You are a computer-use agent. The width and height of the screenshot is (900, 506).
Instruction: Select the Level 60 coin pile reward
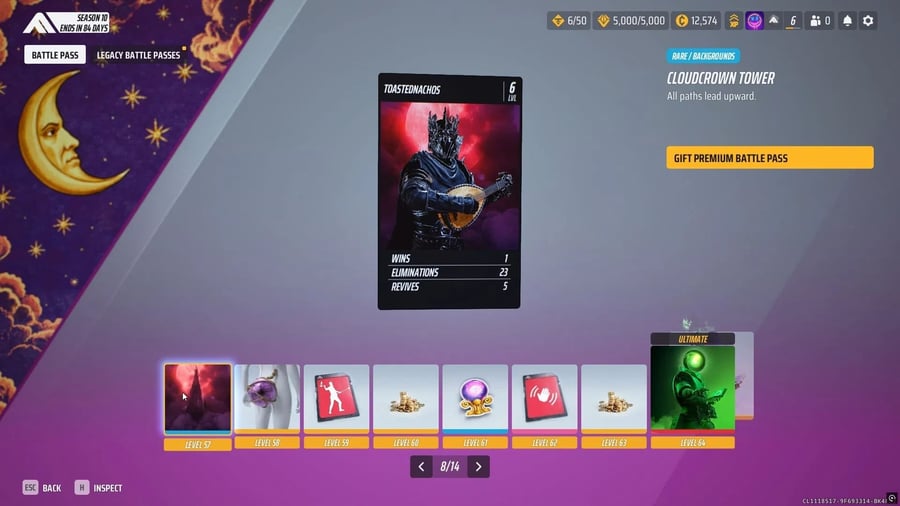coord(405,399)
